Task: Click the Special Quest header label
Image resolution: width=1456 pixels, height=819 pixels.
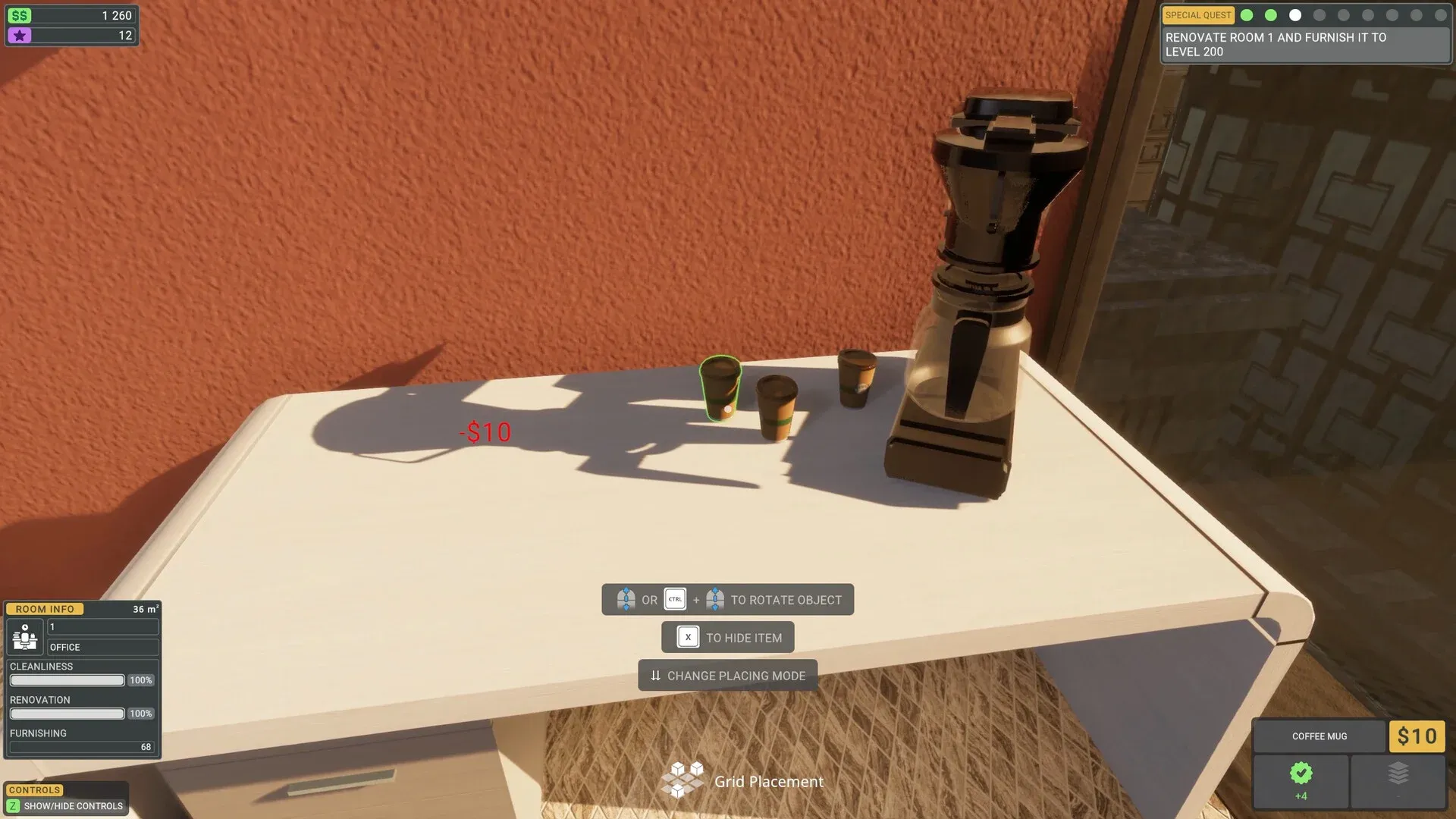Action: (x=1198, y=14)
